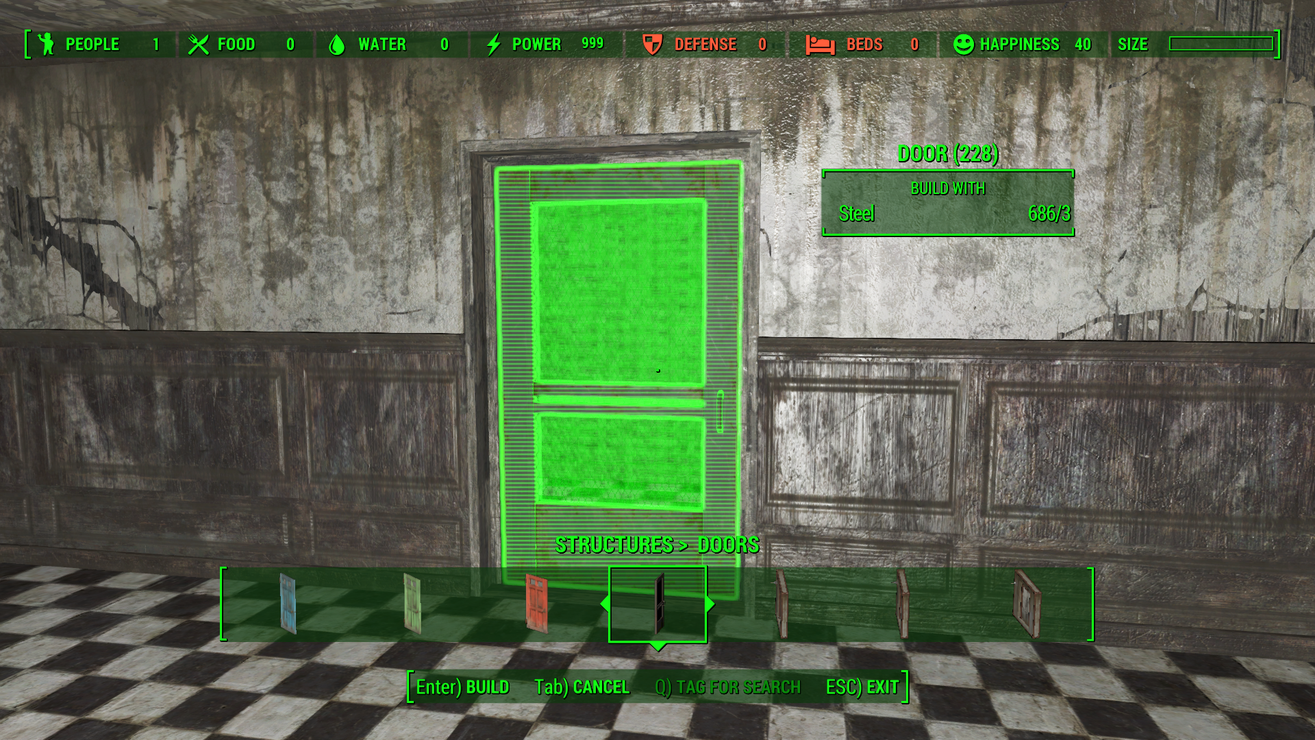Select the blue door thumbnail

[287, 603]
